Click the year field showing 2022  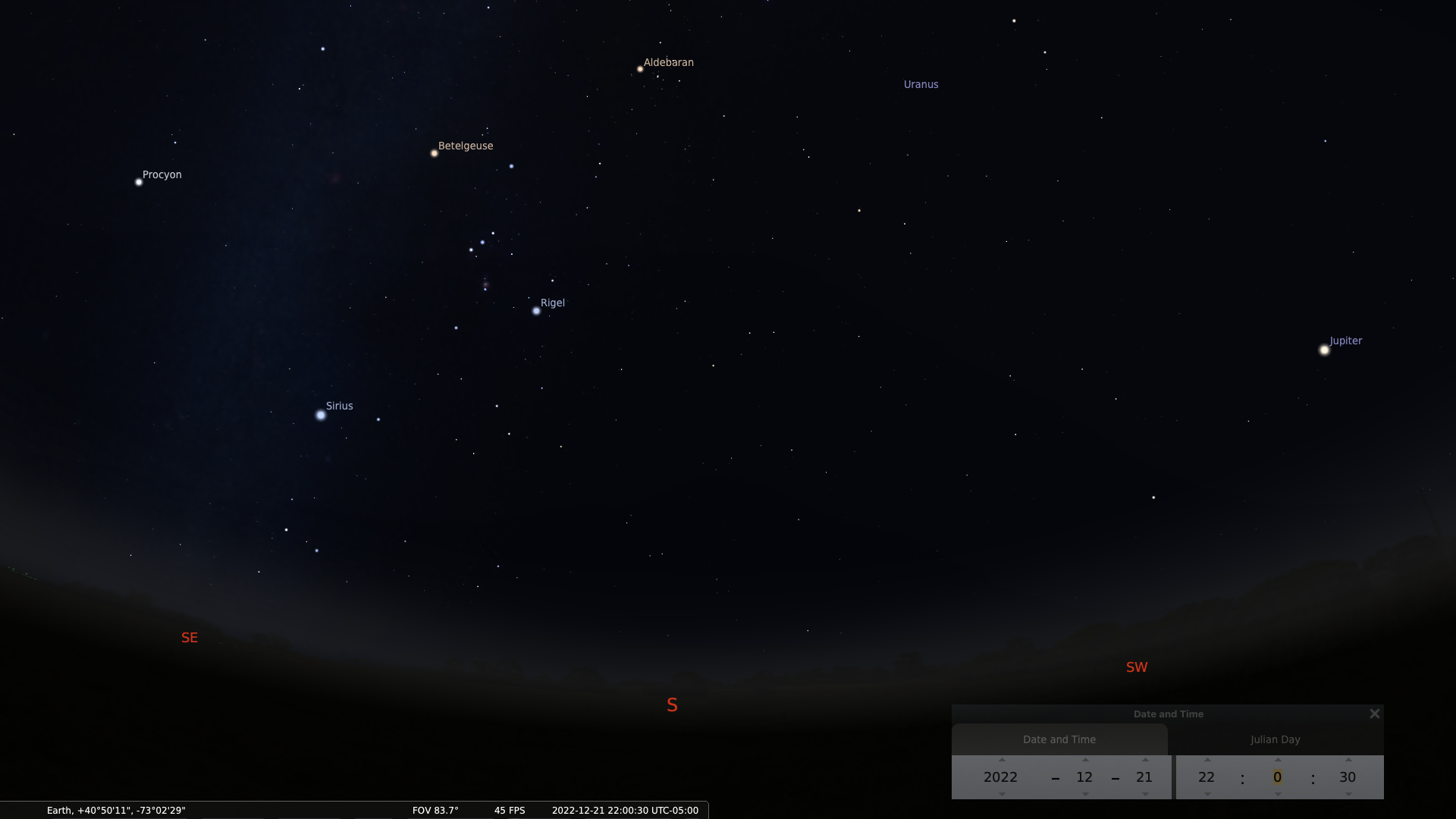coord(1000,777)
